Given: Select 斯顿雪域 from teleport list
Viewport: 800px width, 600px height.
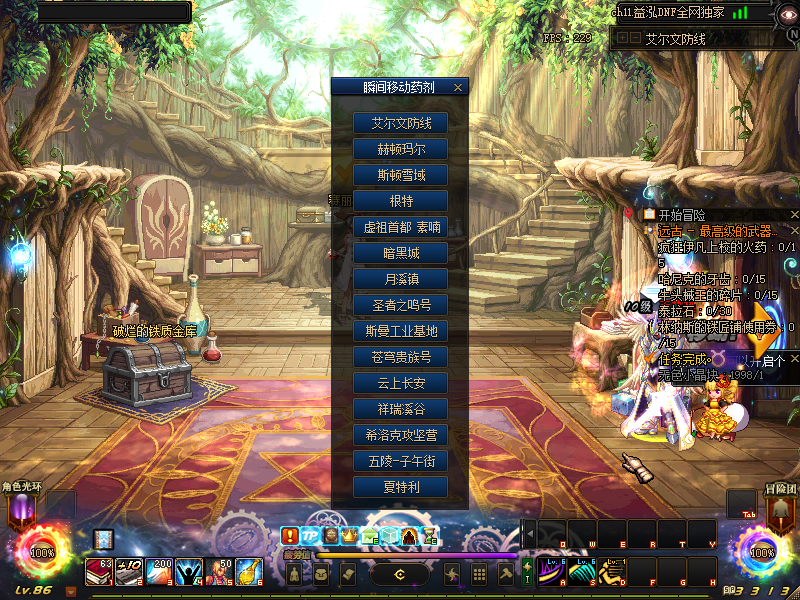Looking at the screenshot, I should click(x=400, y=175).
